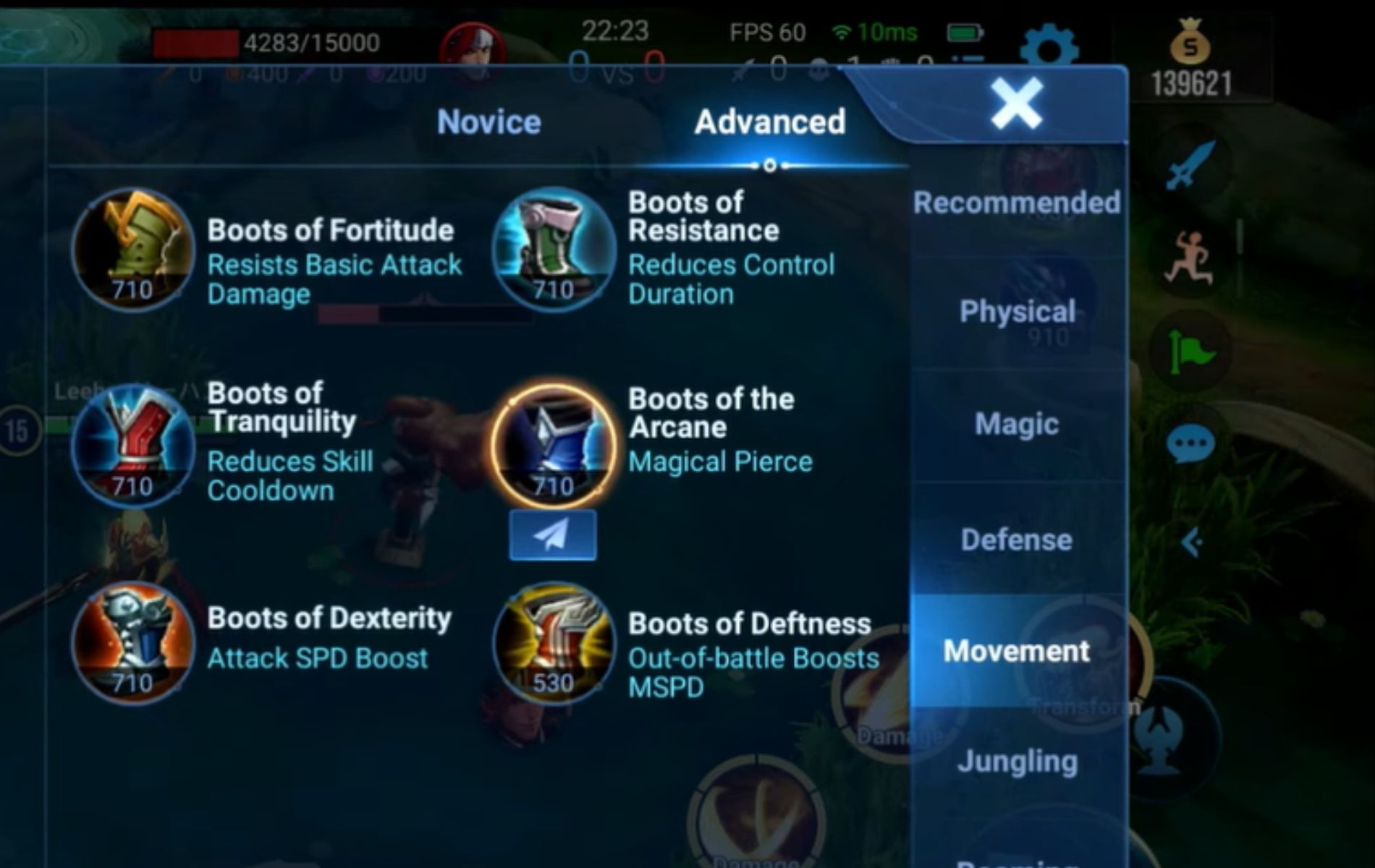1375x868 pixels.
Task: Select the highlighted Boots of the Arcane icon
Action: pos(554,441)
